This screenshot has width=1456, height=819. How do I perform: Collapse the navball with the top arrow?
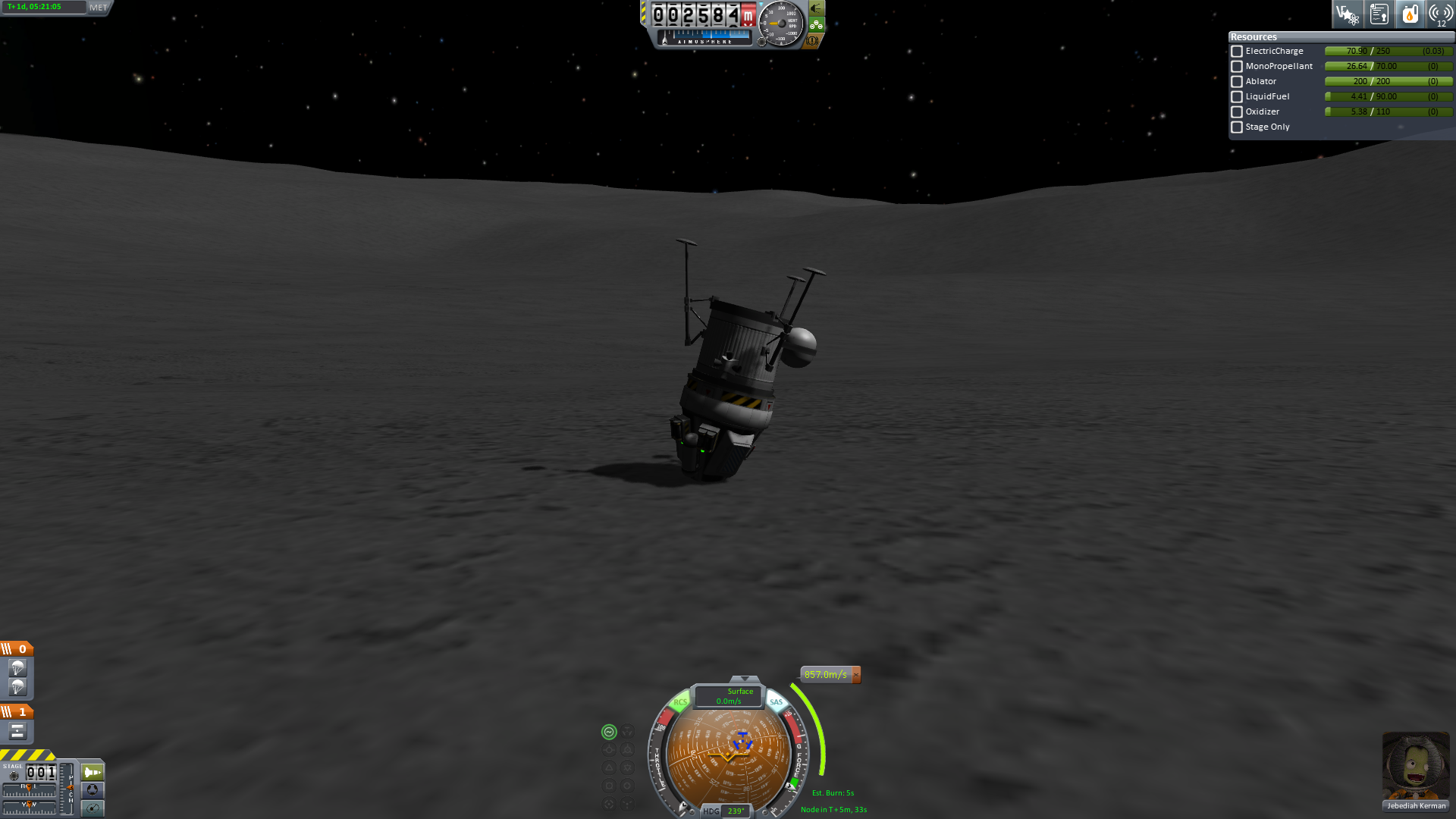tap(744, 679)
